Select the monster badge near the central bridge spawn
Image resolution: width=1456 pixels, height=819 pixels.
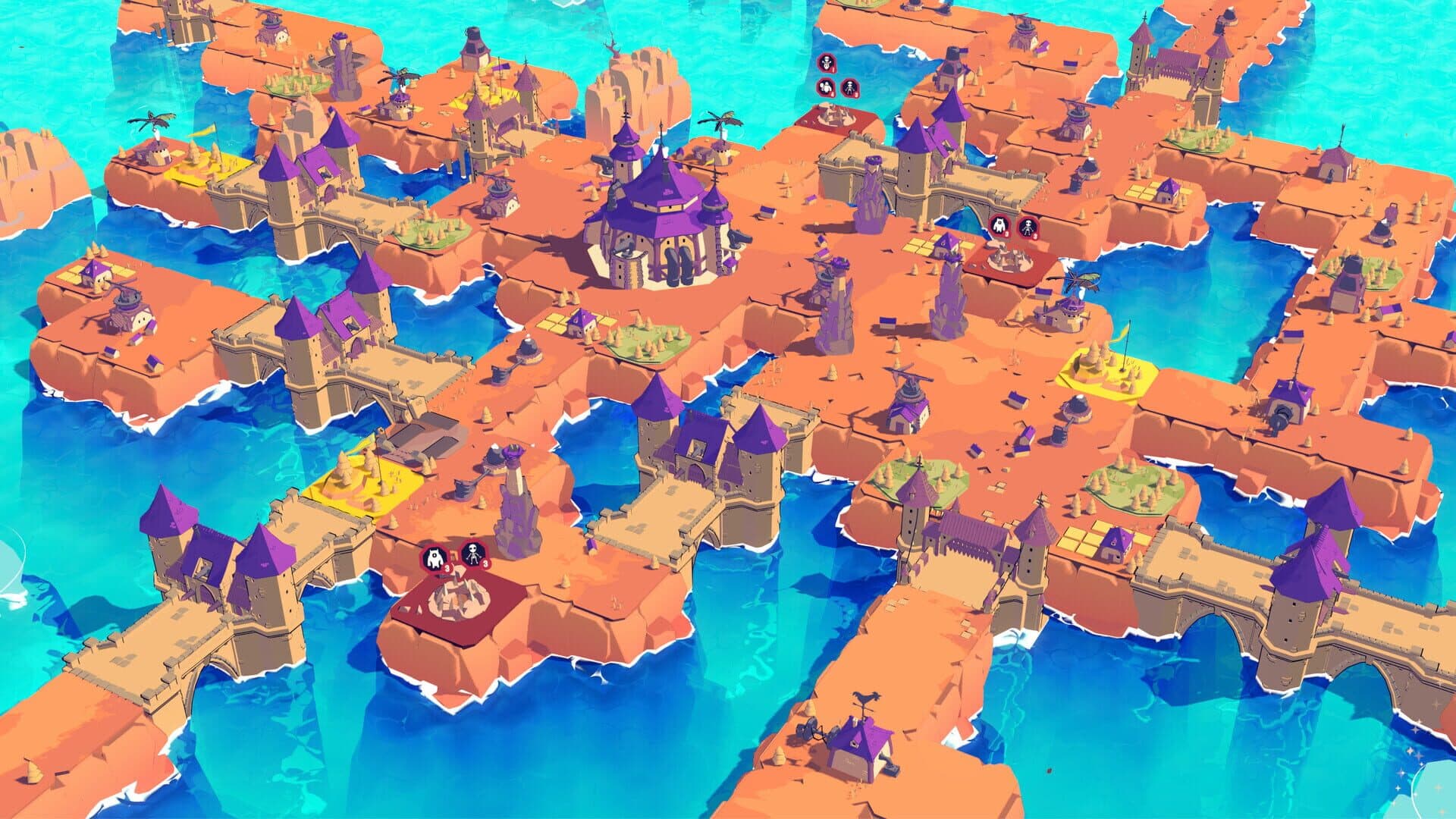click(999, 225)
